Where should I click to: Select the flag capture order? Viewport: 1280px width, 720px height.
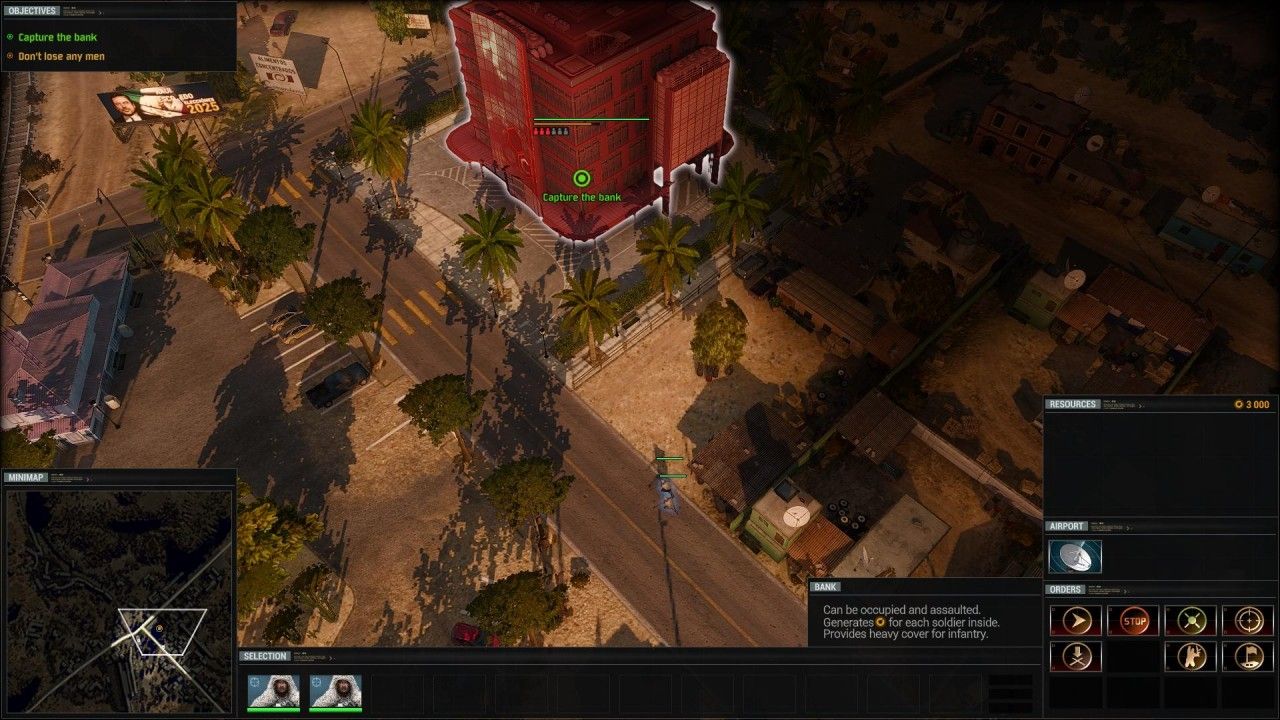[x=1248, y=657]
